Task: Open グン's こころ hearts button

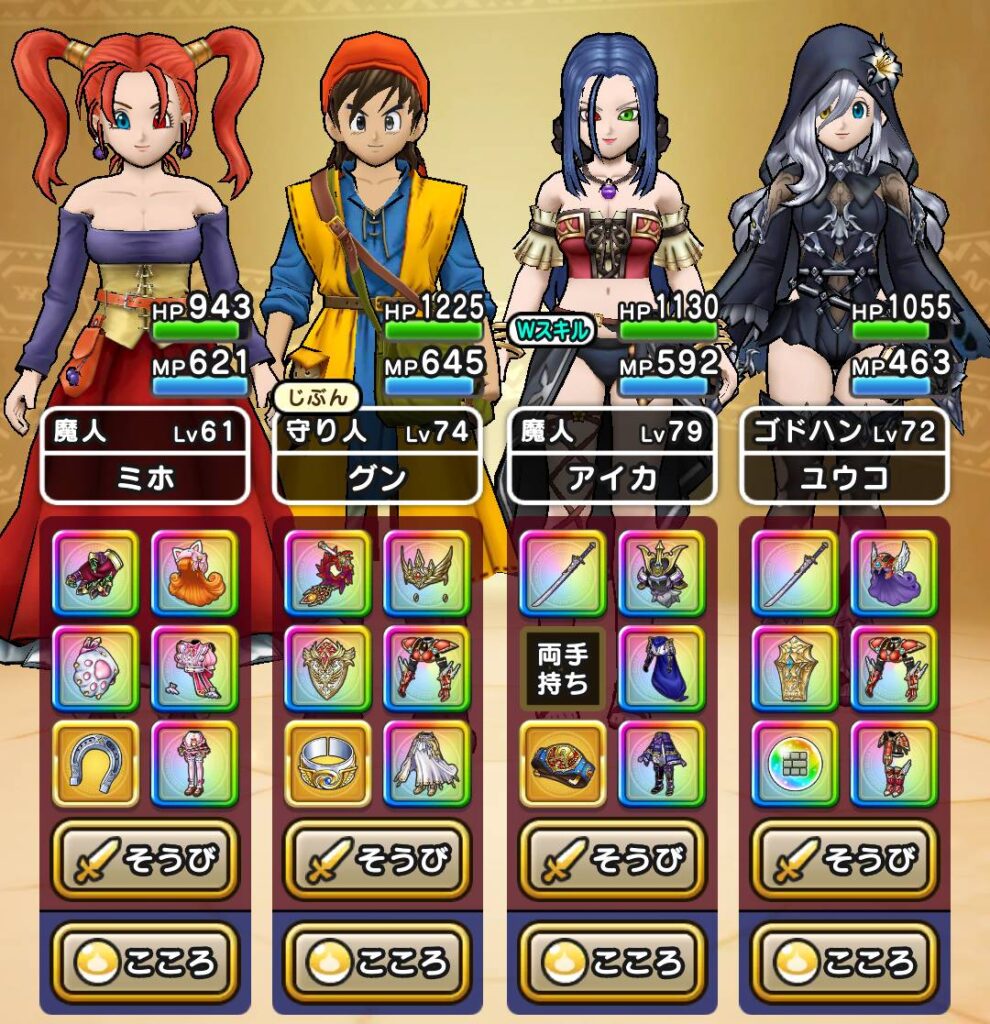Action: [377, 962]
